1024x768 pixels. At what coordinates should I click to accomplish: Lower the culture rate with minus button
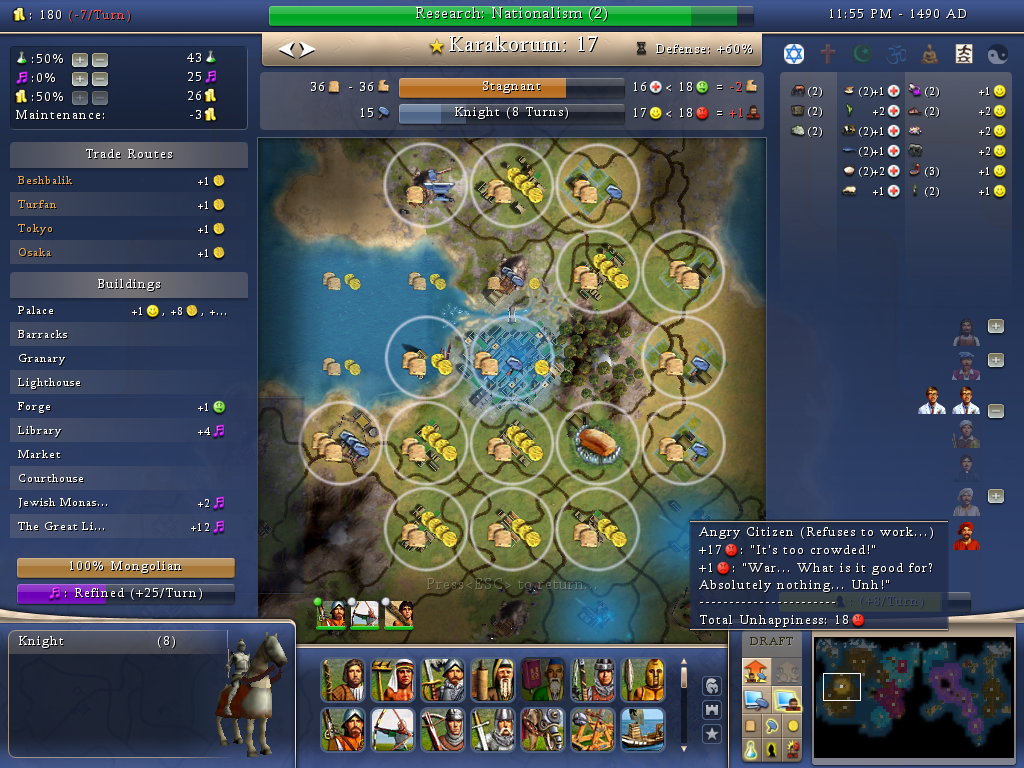(x=99, y=78)
